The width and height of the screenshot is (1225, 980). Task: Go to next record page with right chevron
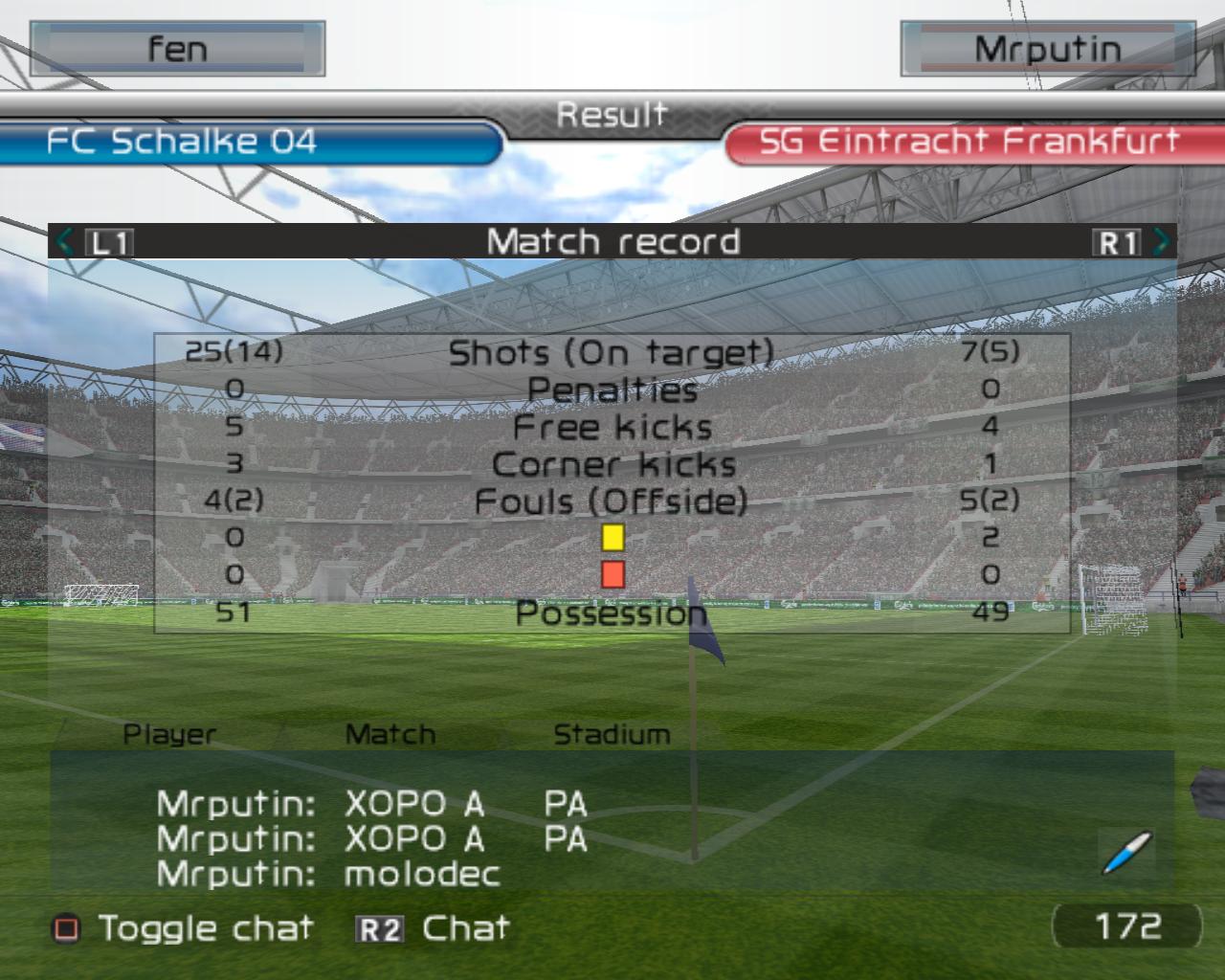(x=1161, y=241)
